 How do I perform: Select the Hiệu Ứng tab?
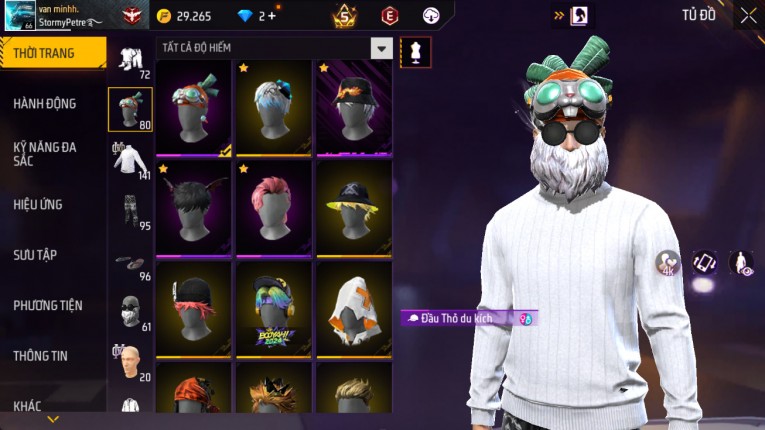[x=38, y=204]
